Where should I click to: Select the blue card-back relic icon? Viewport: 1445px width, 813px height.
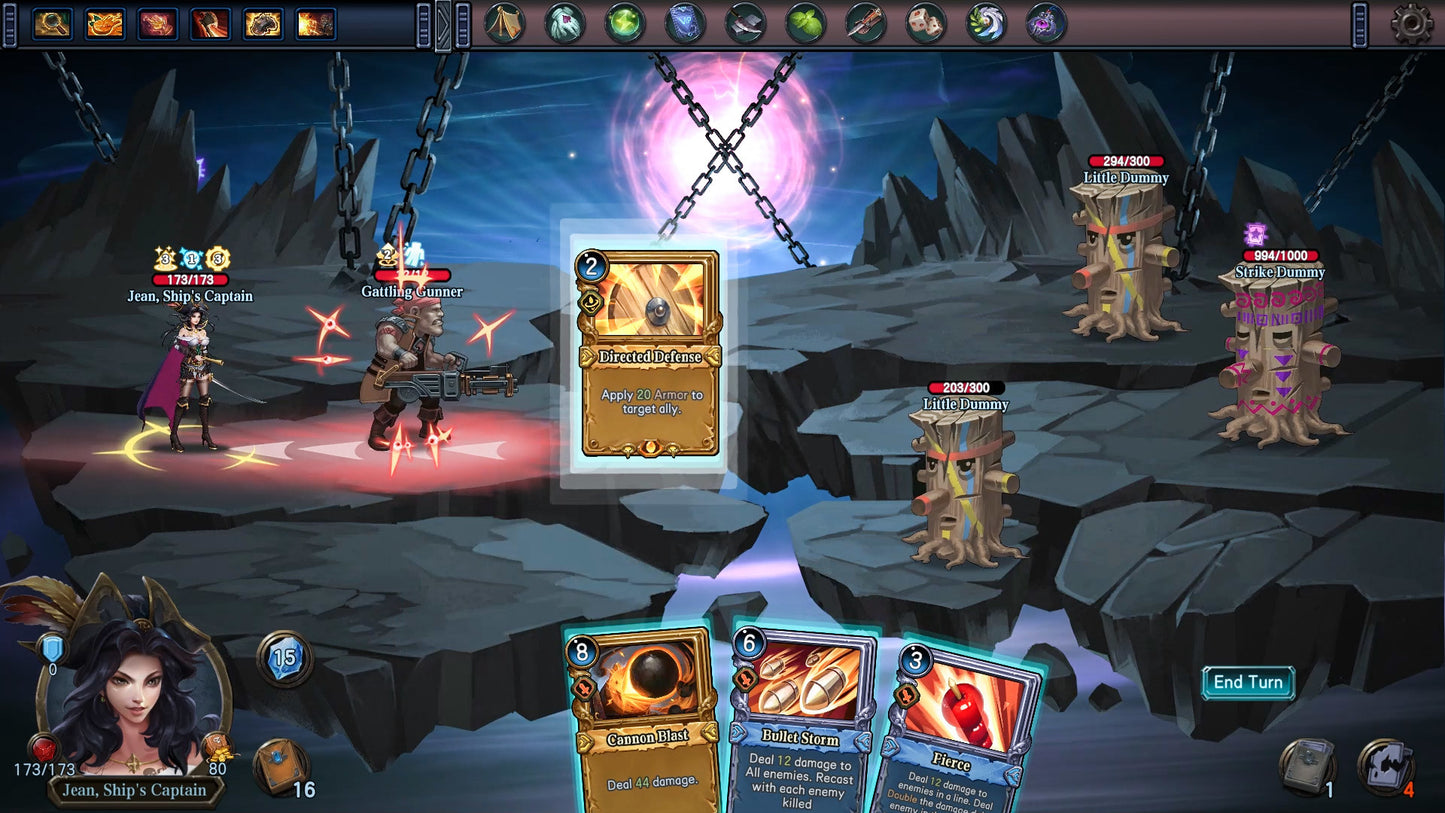685,23
